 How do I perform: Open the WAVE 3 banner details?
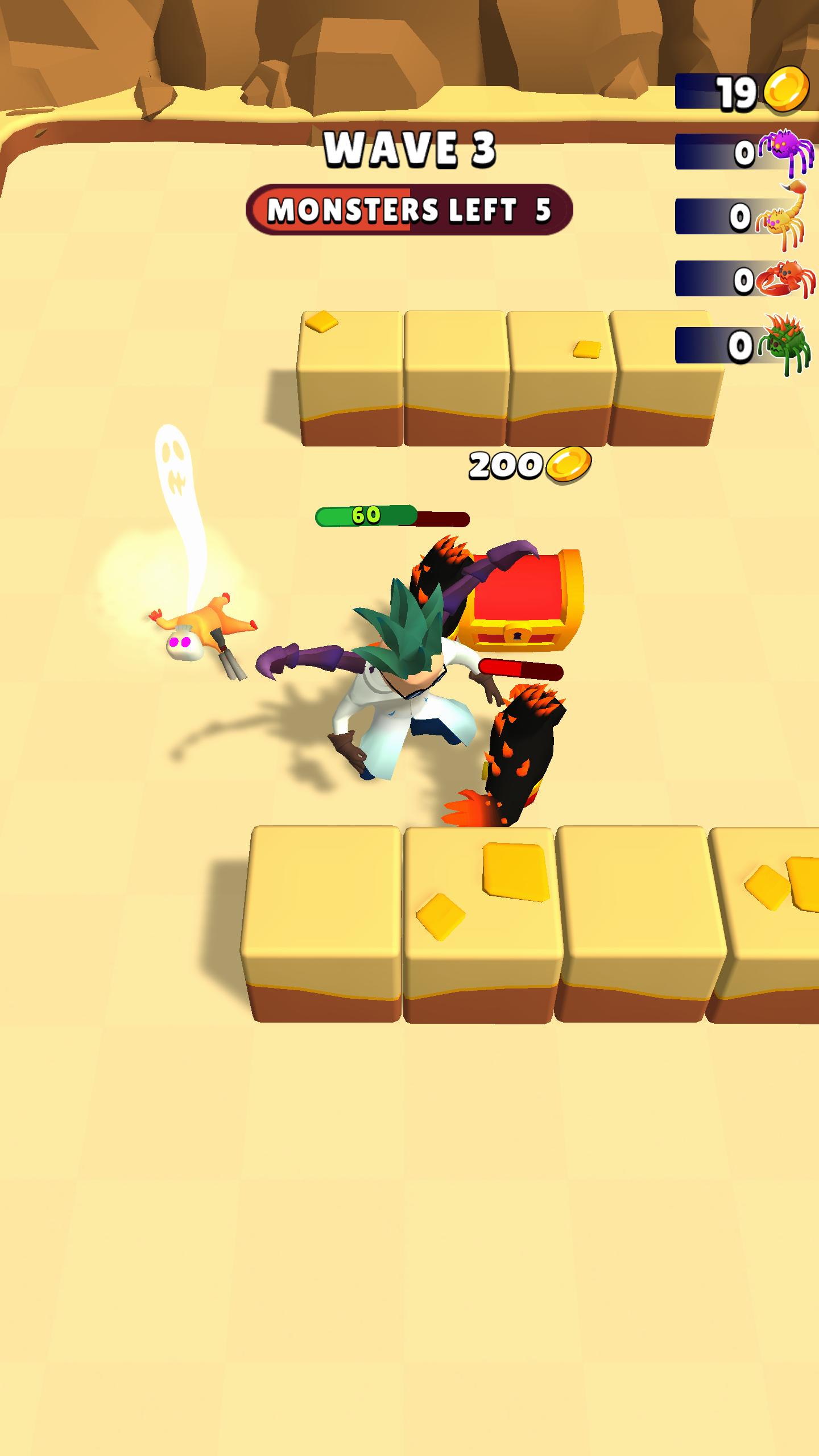pyautogui.click(x=409, y=149)
